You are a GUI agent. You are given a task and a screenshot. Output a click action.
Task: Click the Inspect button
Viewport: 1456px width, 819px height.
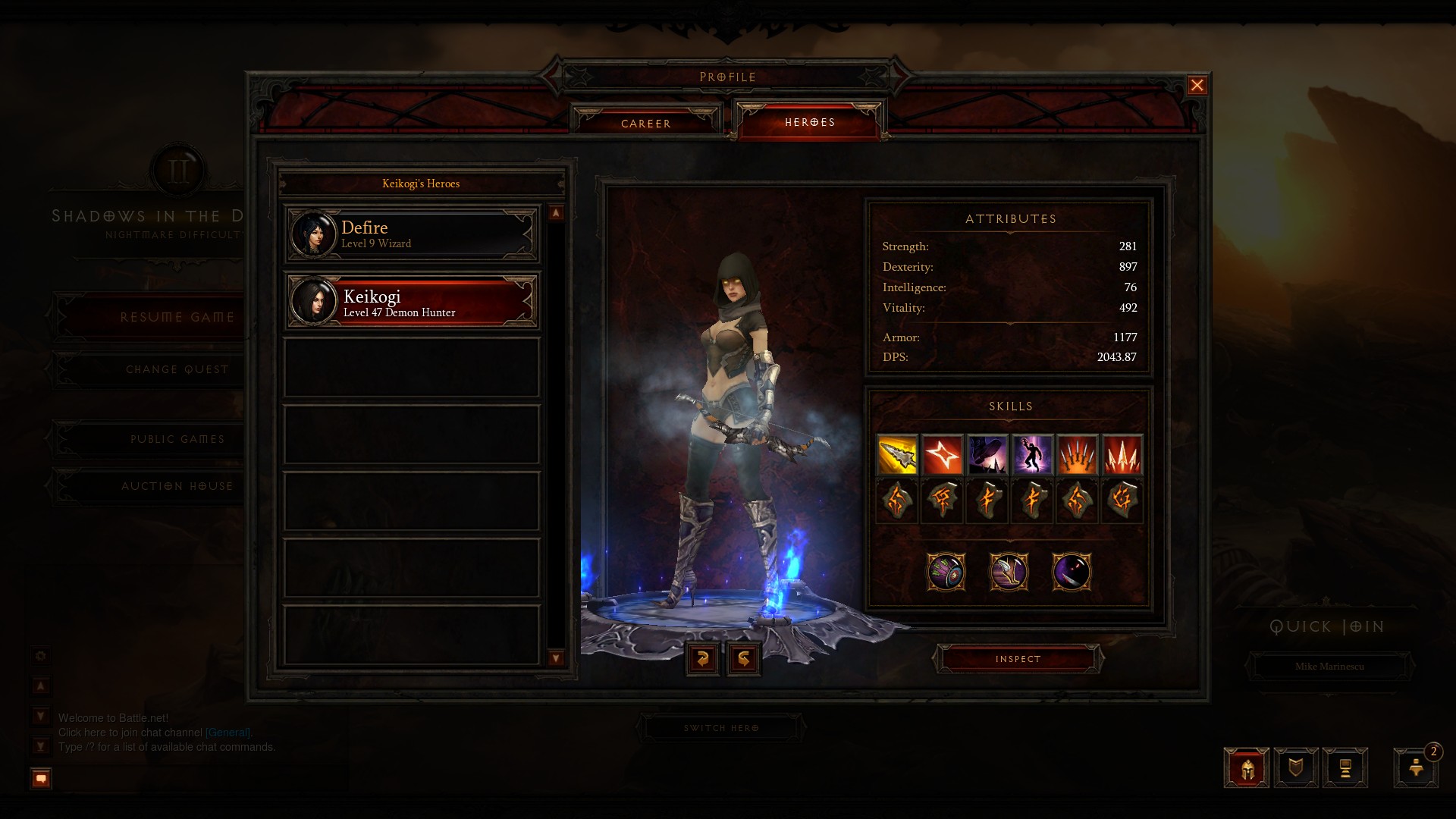tap(1018, 659)
